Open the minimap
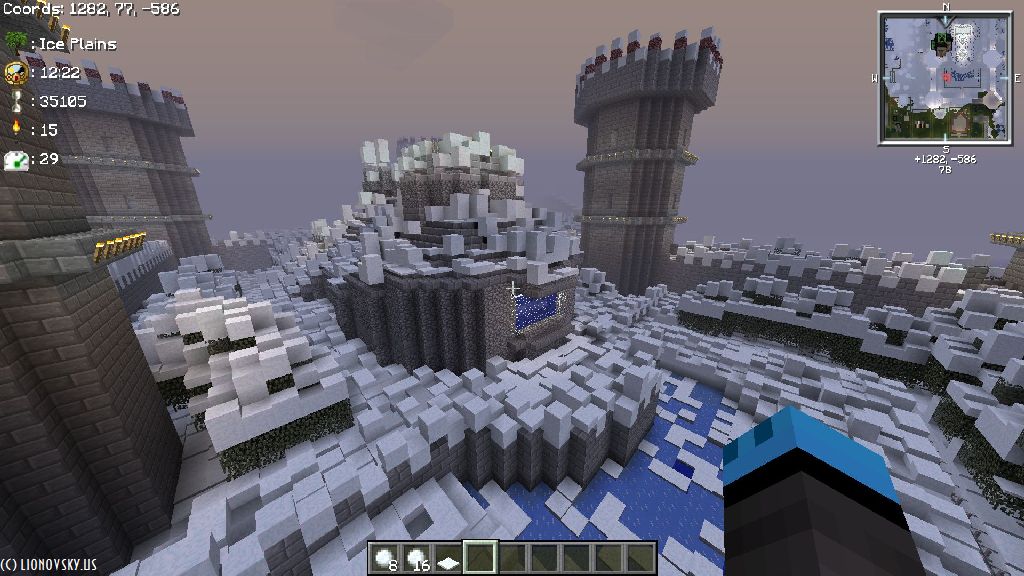The image size is (1024, 576). 945,77
